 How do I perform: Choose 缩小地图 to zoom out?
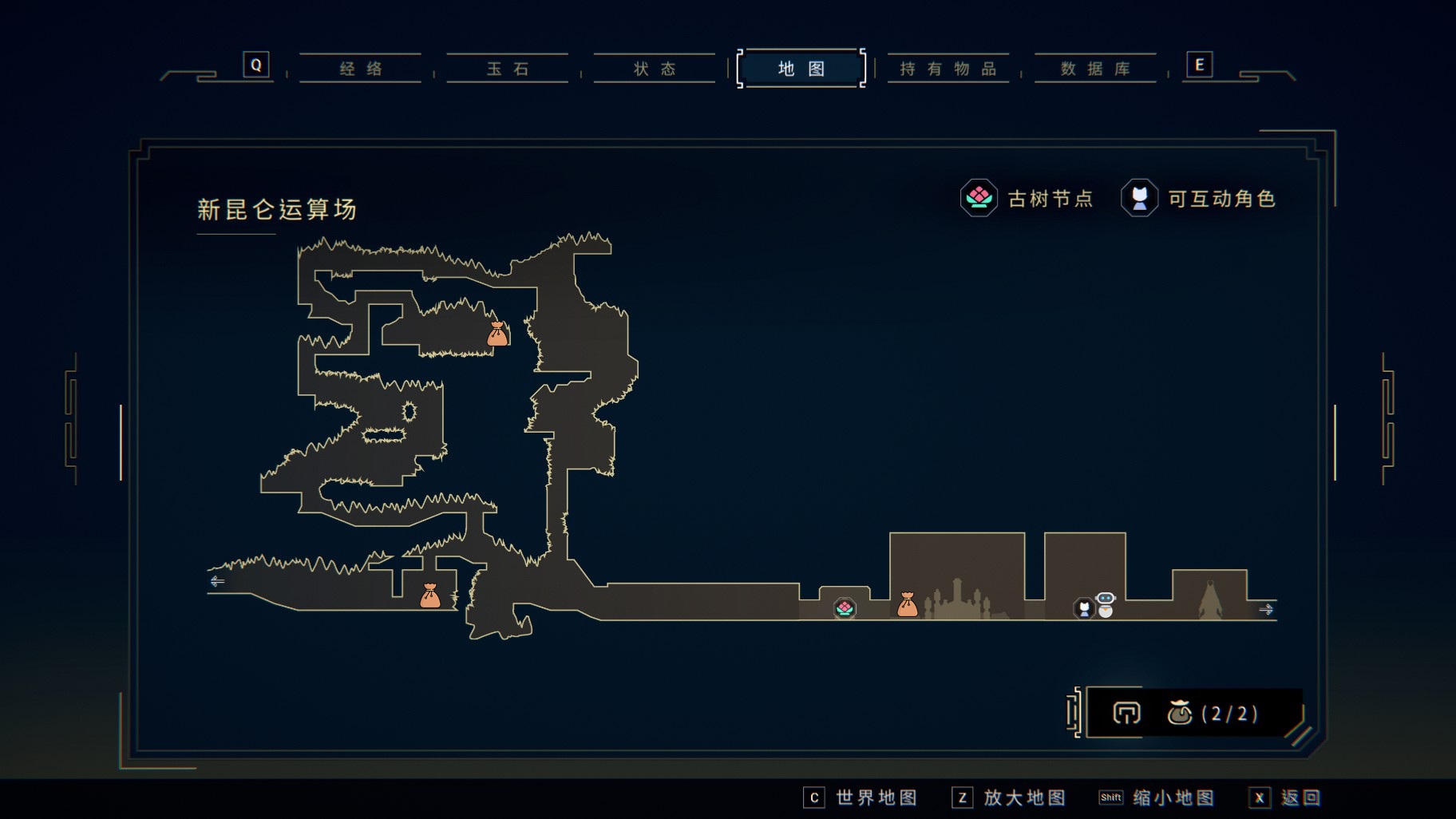pyautogui.click(x=1157, y=797)
